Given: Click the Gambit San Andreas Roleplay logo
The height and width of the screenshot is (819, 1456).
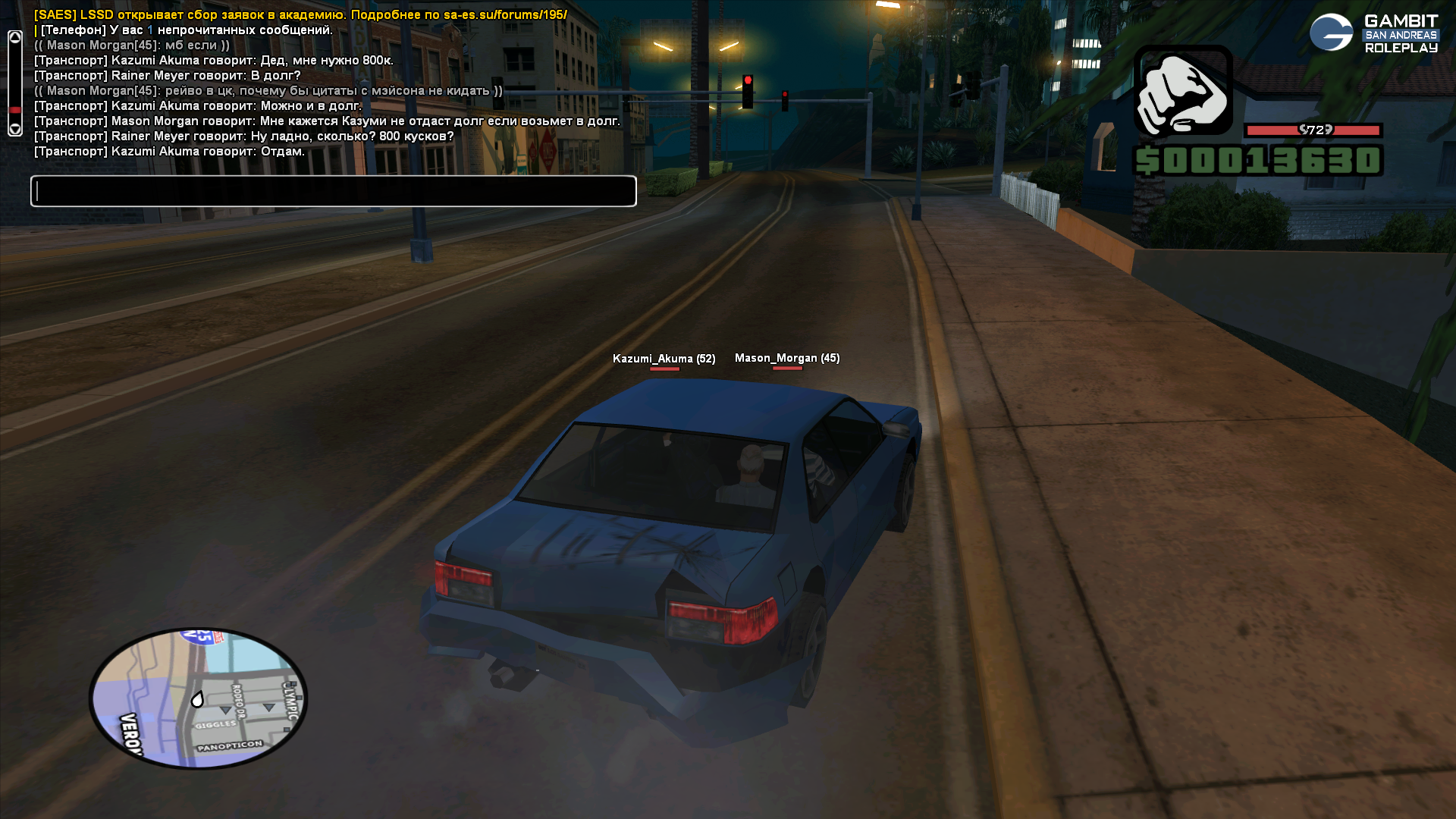Looking at the screenshot, I should point(1373,33).
